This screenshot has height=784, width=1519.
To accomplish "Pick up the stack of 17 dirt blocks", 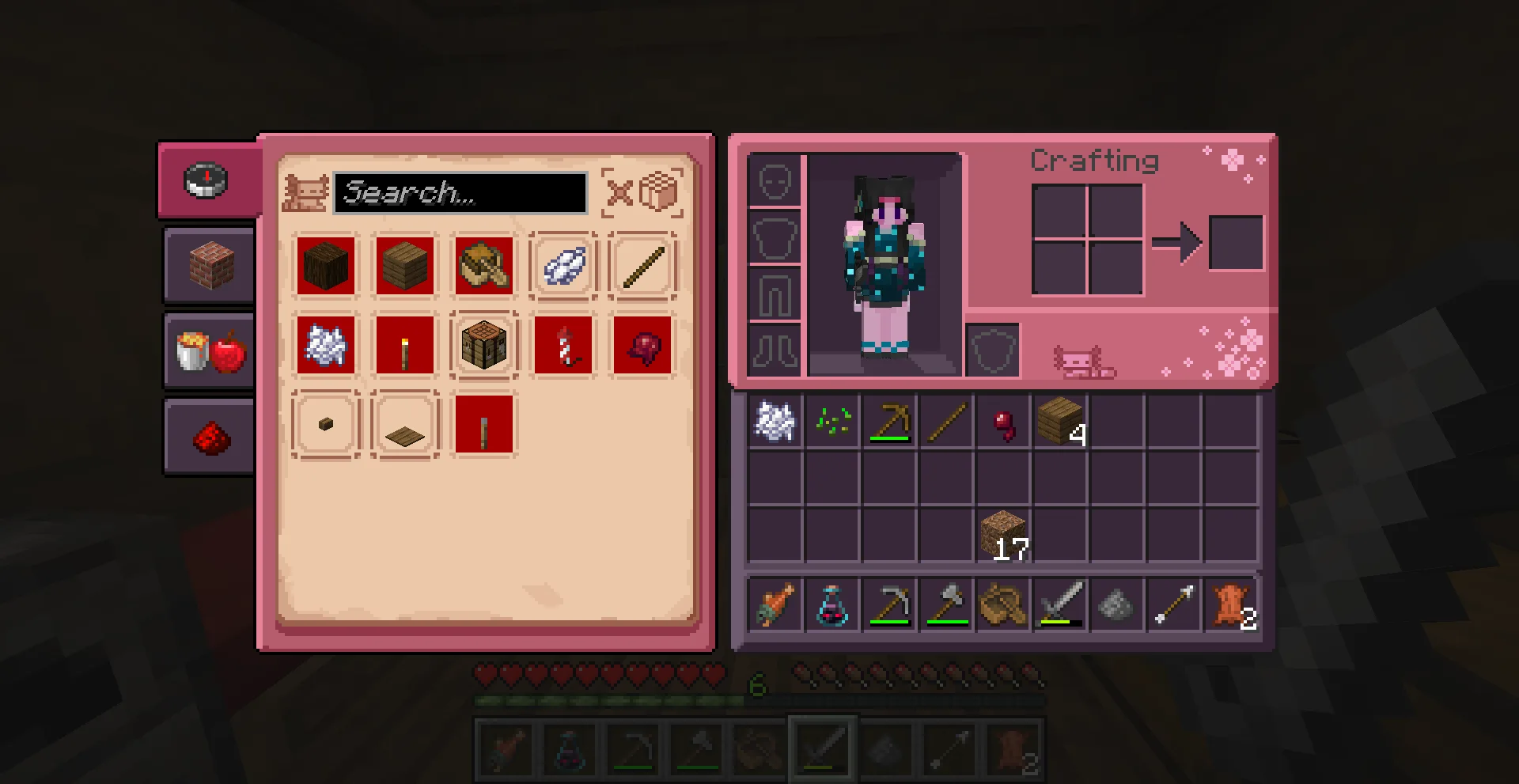I will point(1003,536).
